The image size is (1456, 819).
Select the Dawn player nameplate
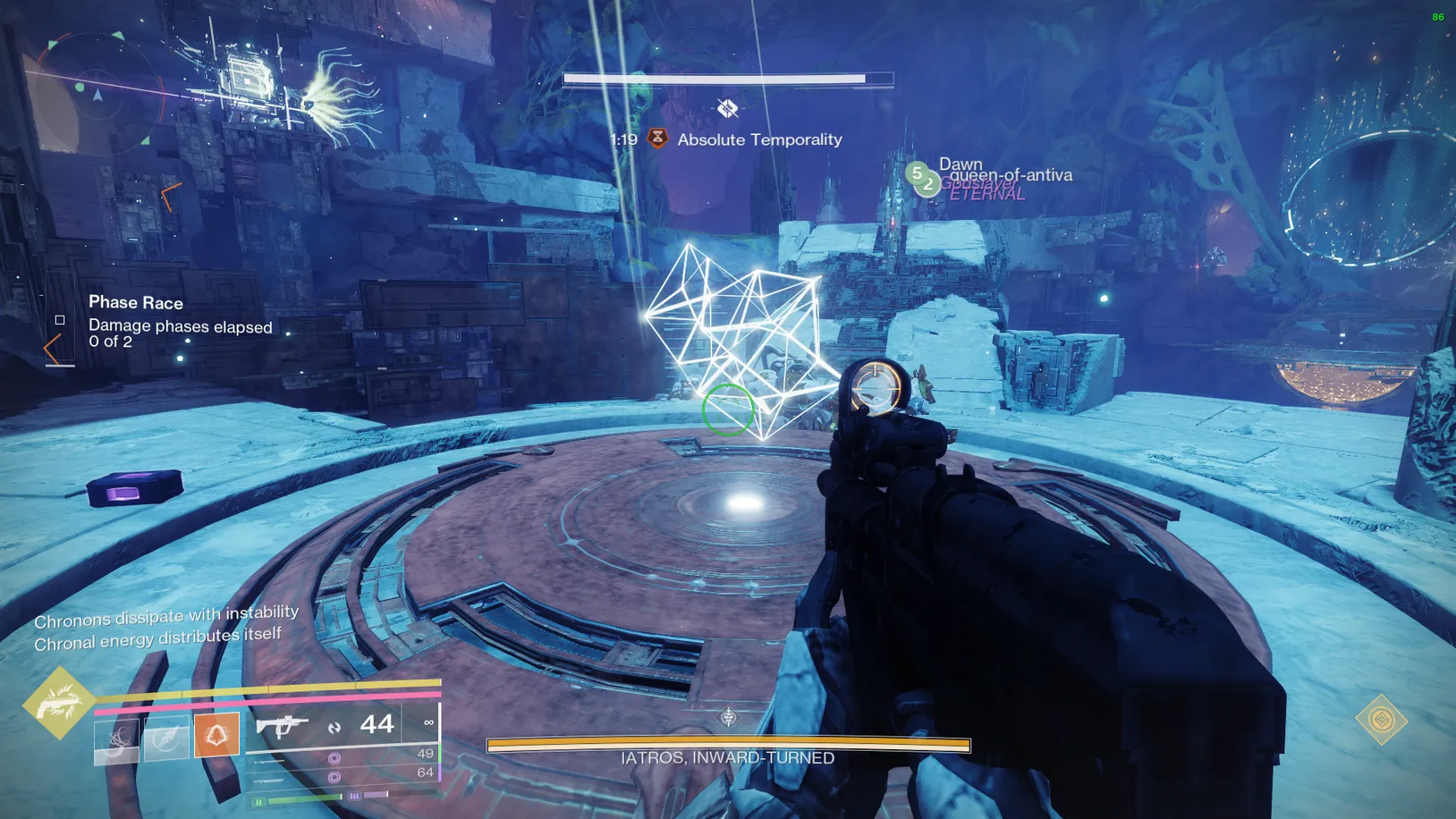tap(961, 165)
